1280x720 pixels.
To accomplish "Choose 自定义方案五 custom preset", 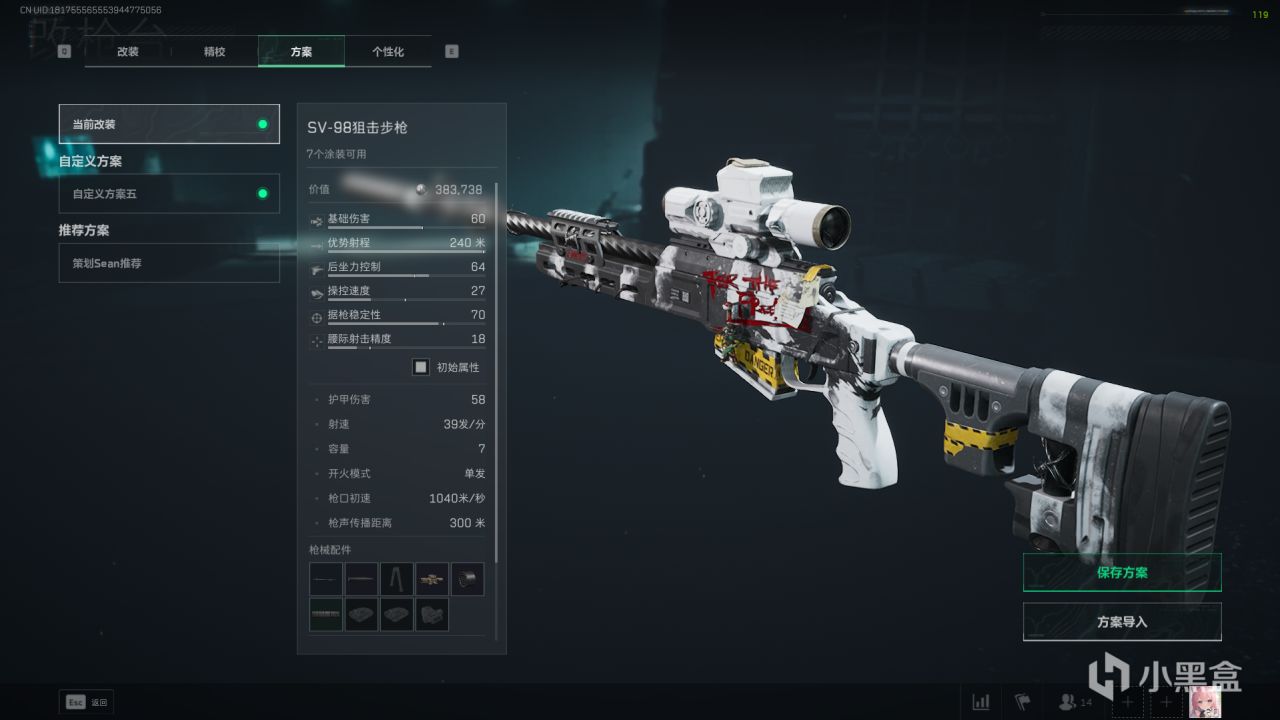I will coord(169,194).
